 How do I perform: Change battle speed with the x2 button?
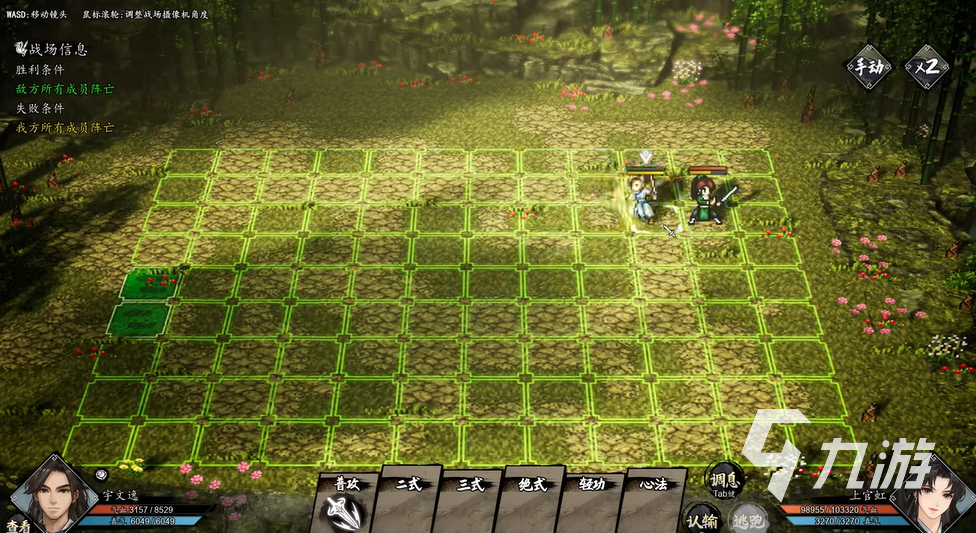(x=926, y=68)
